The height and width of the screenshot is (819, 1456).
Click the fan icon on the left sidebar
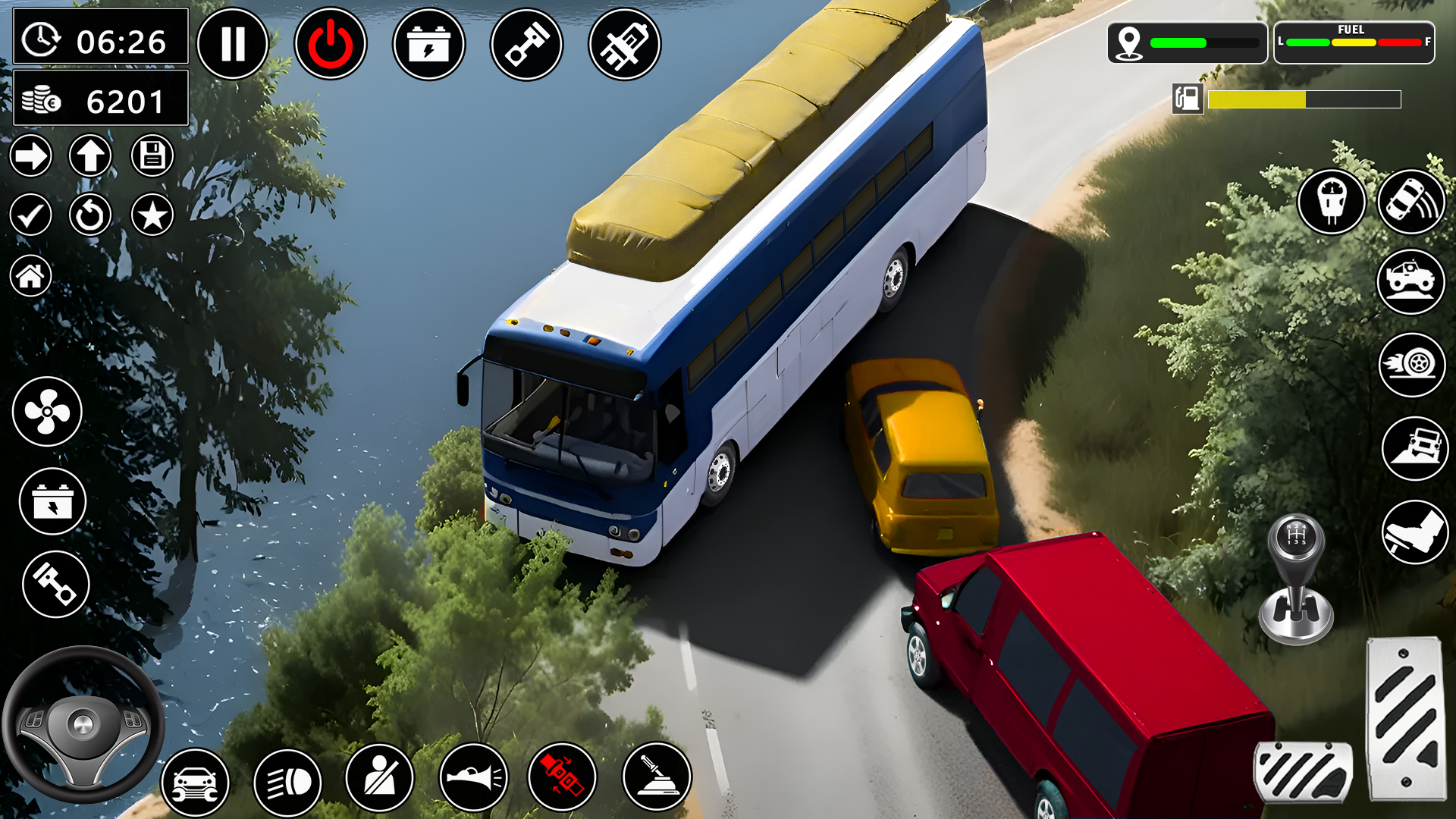[49, 410]
